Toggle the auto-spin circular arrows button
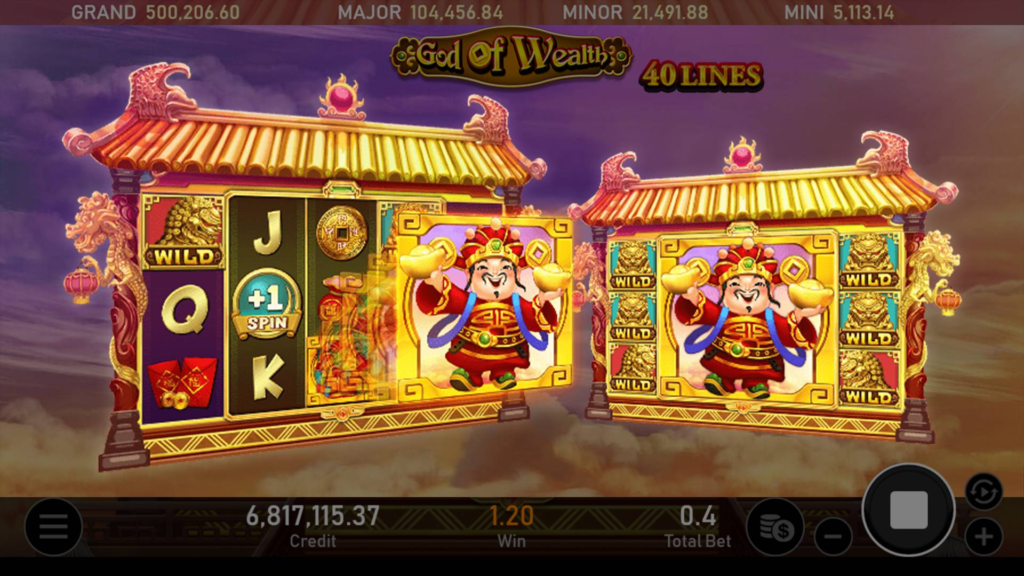Screen dimensions: 1024x576 point(983,491)
